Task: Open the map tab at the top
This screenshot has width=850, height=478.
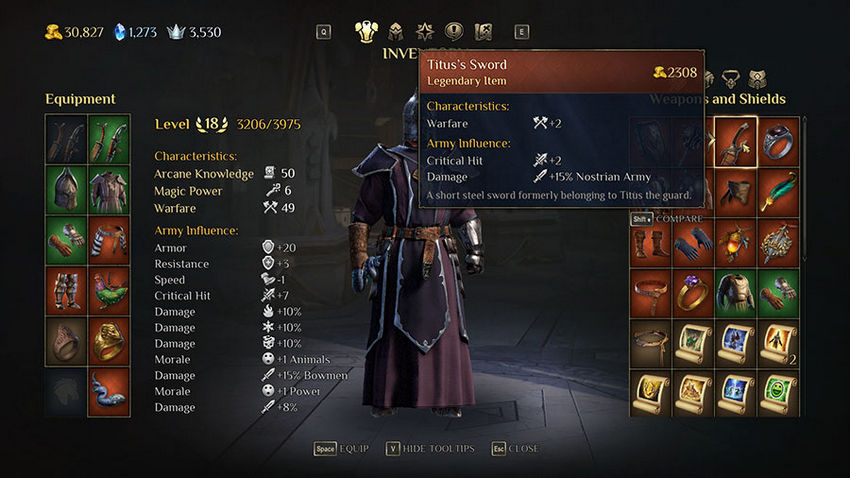Action: tap(484, 31)
